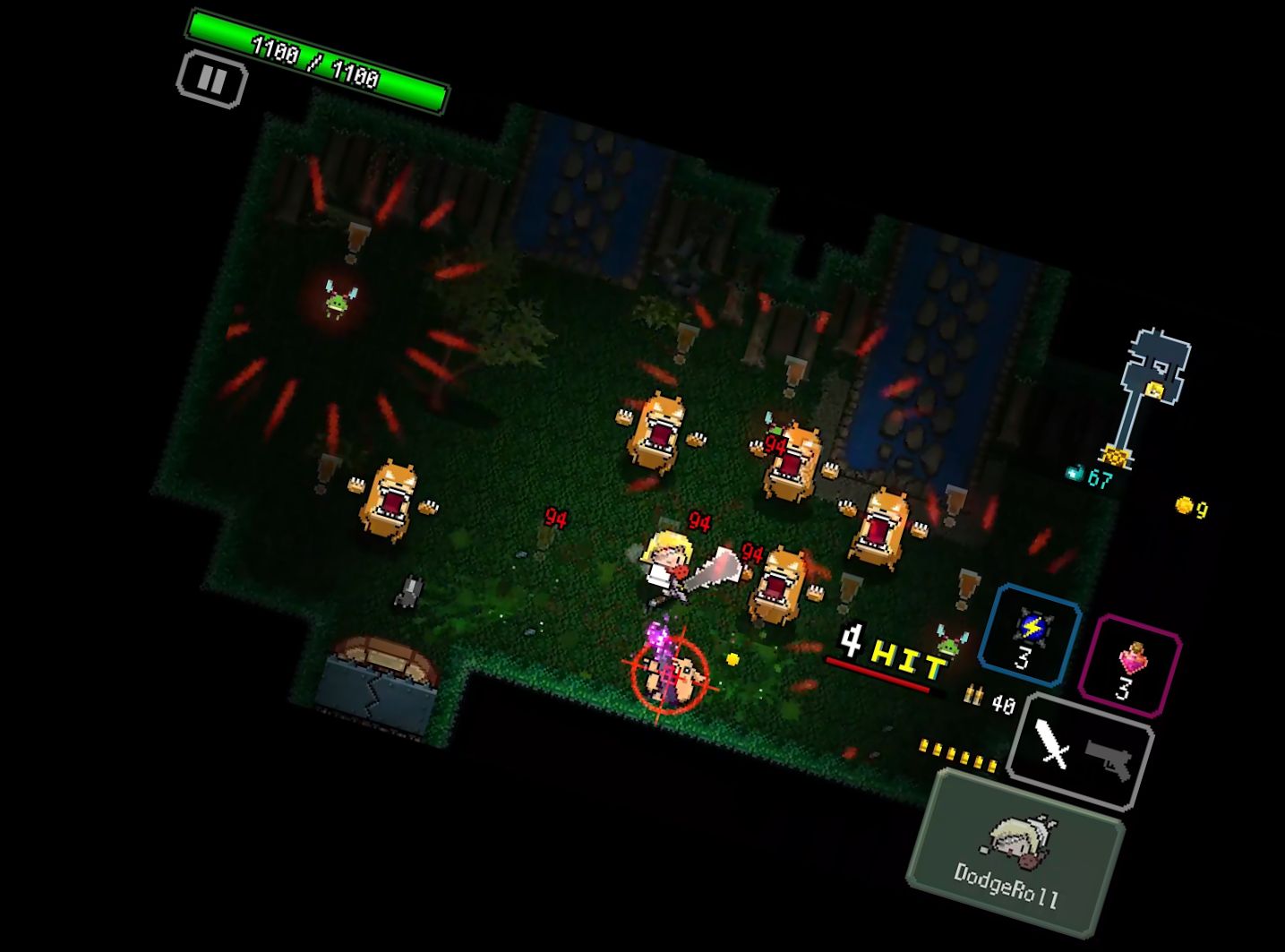Viewport: 1285px width, 952px height.
Task: Open the dungeon minimap
Action: 1152,394
